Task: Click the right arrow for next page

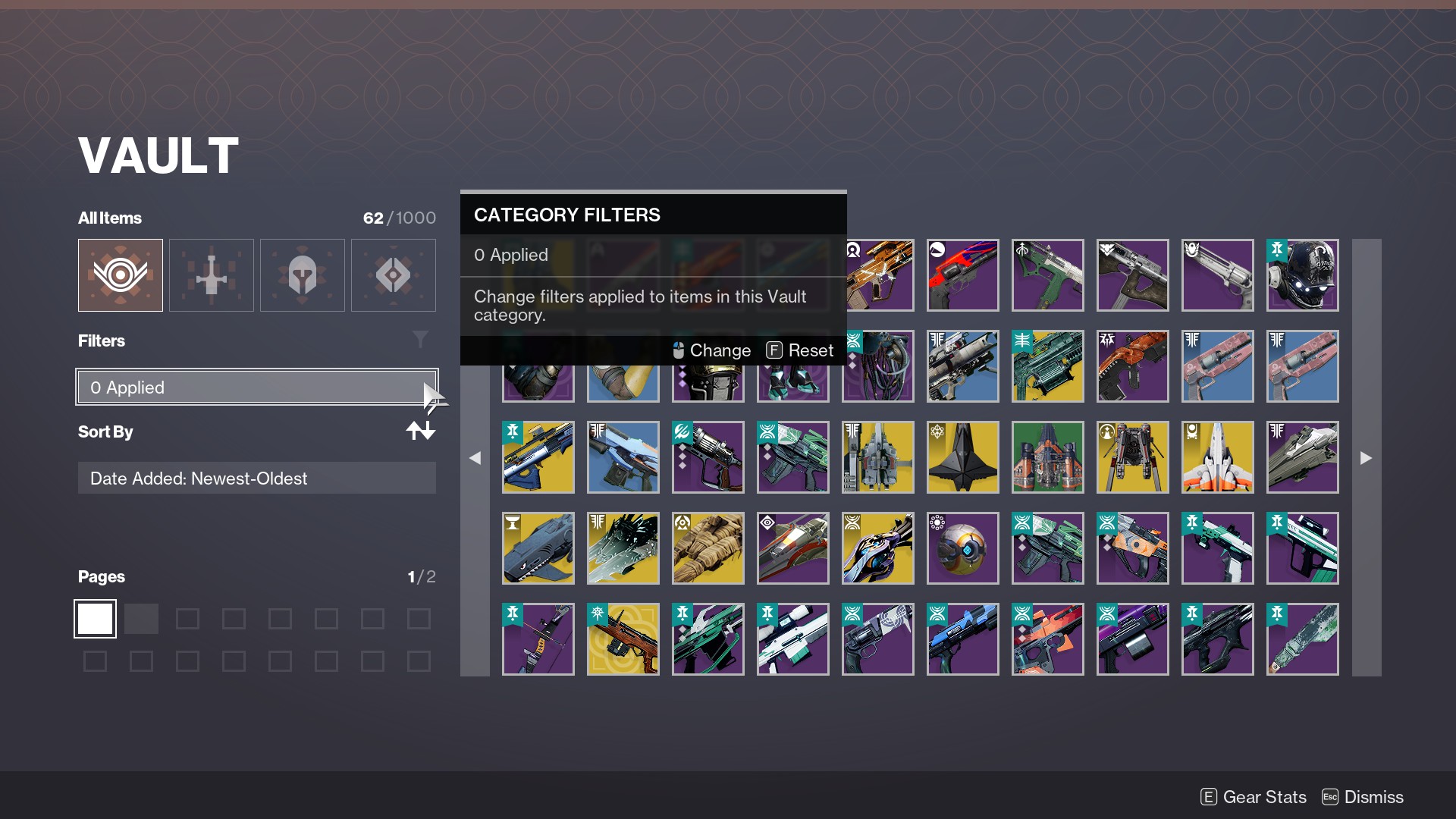Action: (x=1366, y=458)
